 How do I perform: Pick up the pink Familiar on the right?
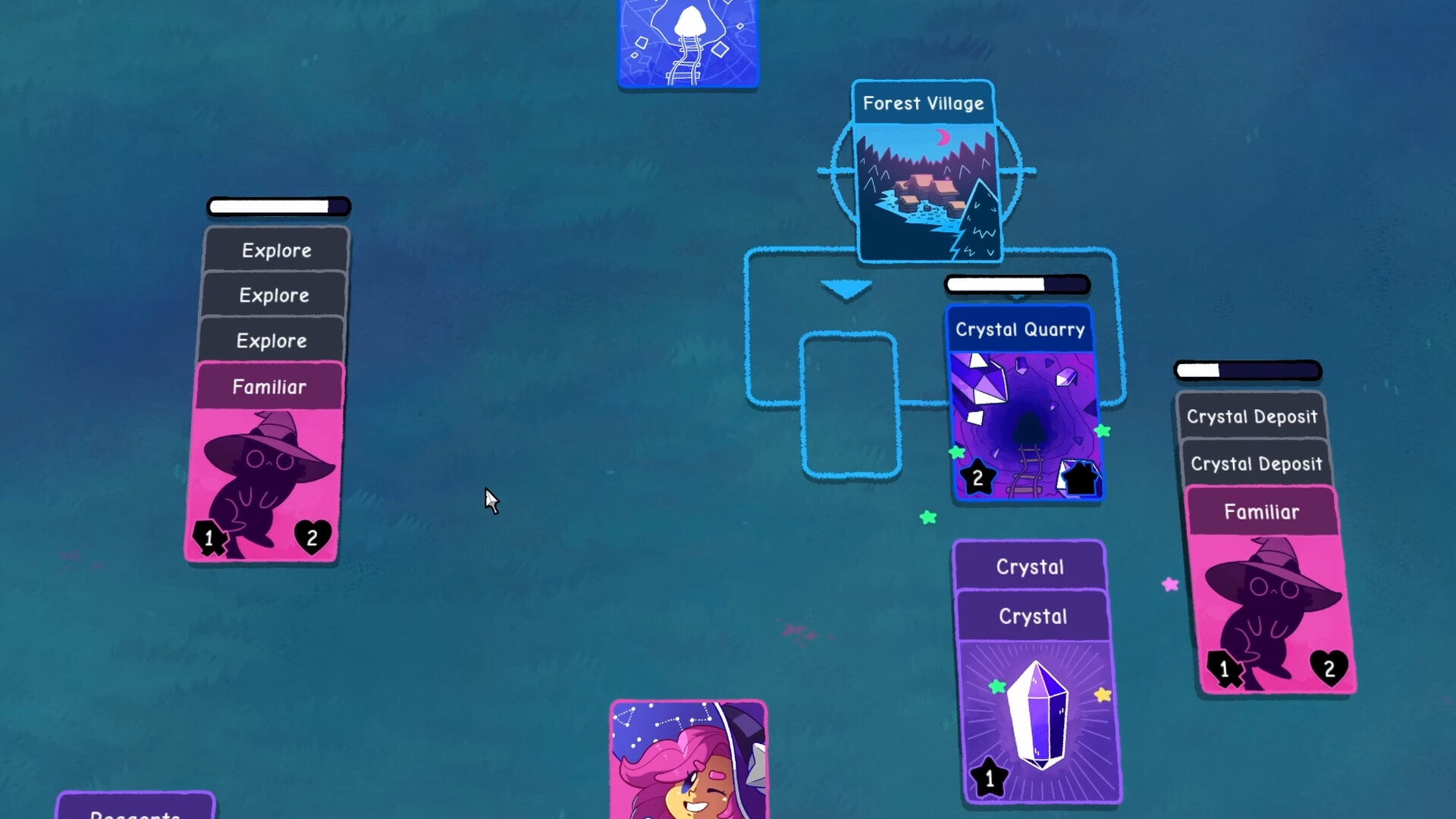pos(1261,511)
